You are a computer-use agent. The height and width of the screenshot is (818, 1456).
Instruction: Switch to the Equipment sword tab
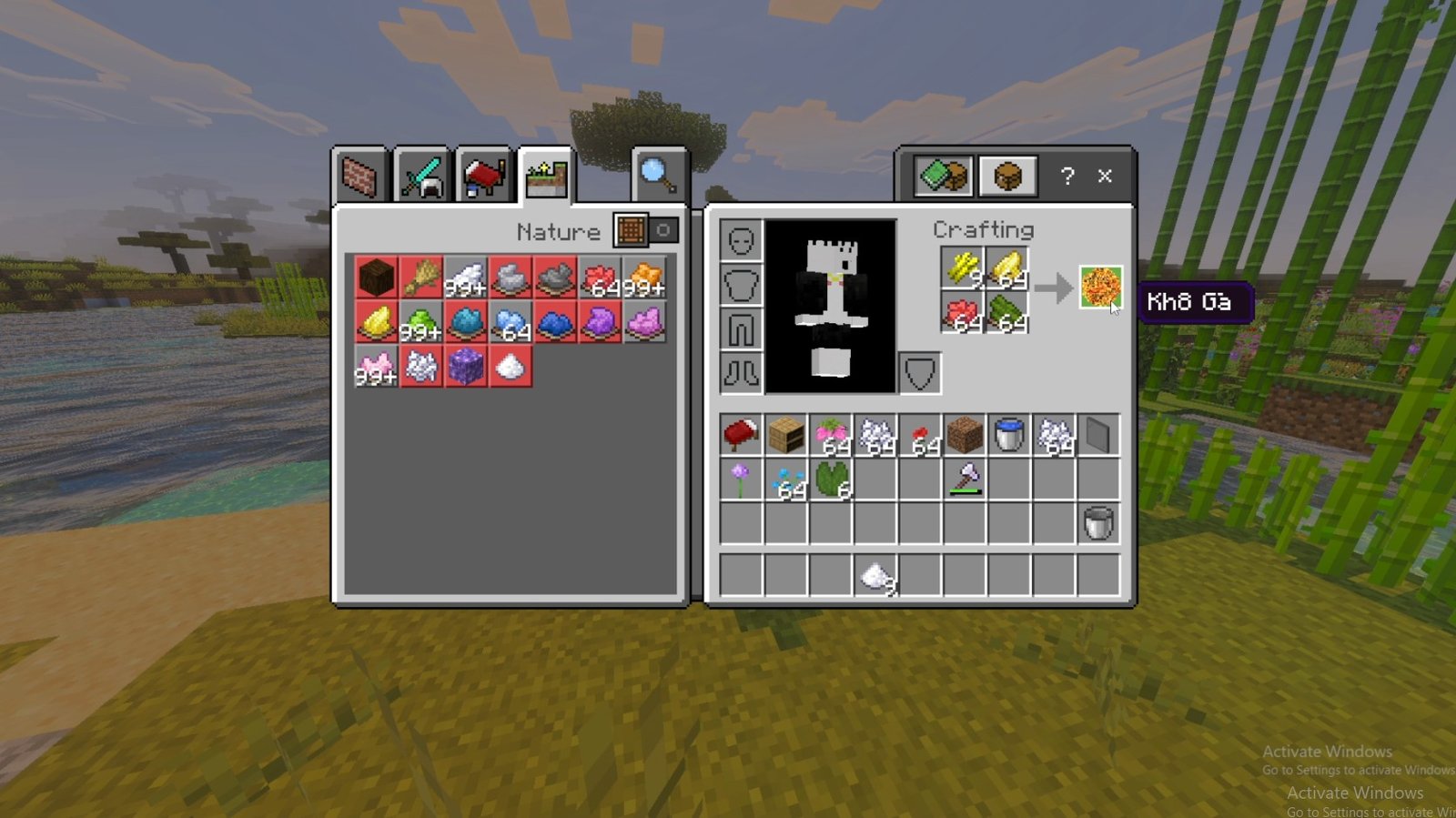click(422, 176)
